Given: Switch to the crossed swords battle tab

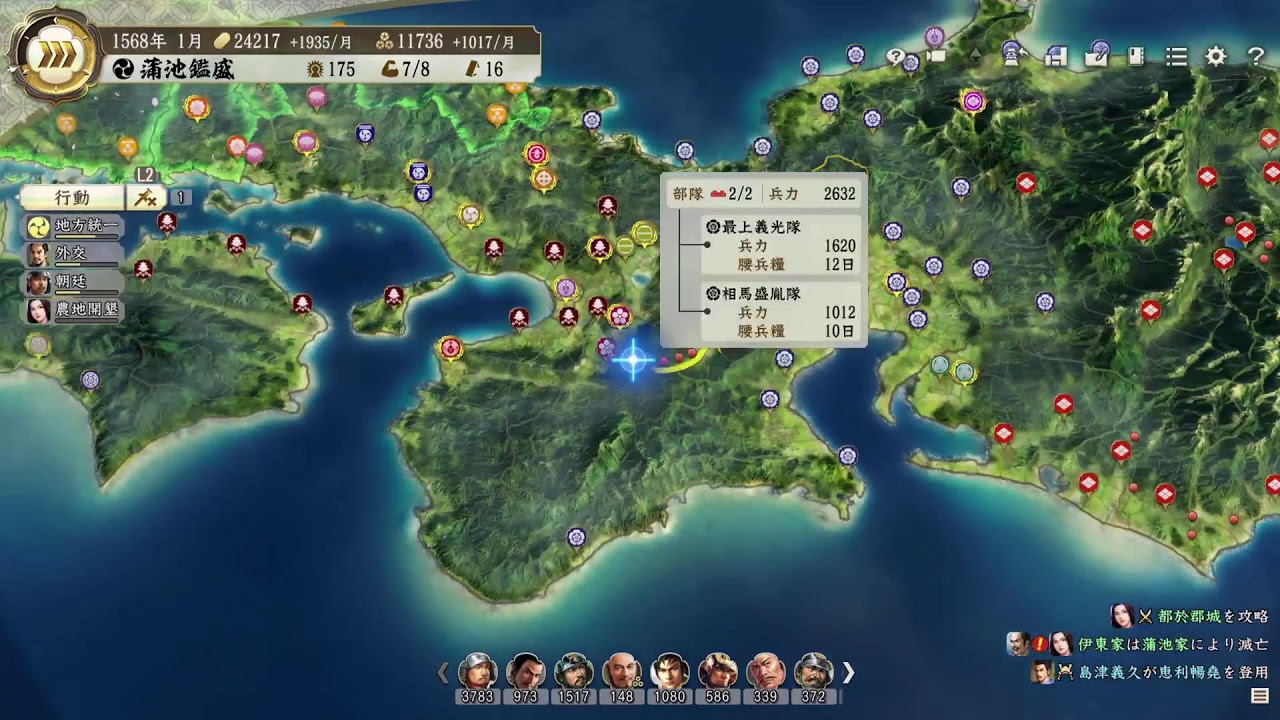Looking at the screenshot, I should 145,197.
